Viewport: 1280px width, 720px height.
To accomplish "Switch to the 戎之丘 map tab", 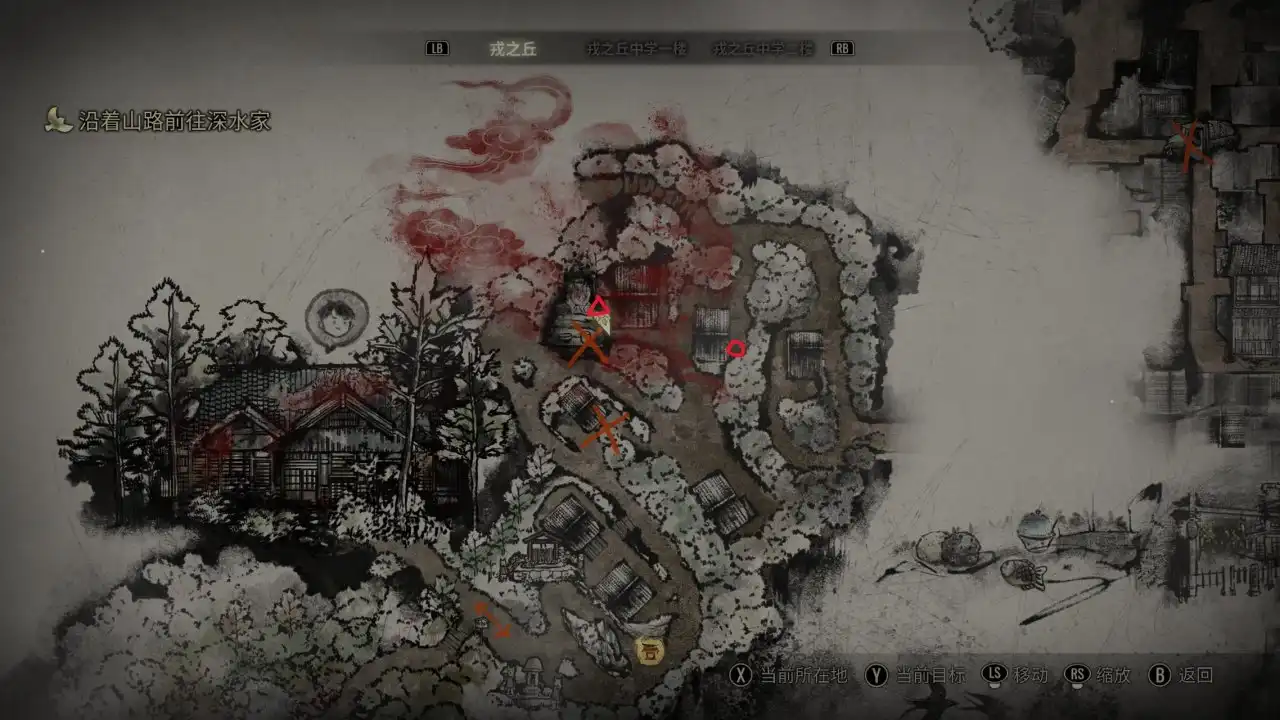I will tap(513, 49).
